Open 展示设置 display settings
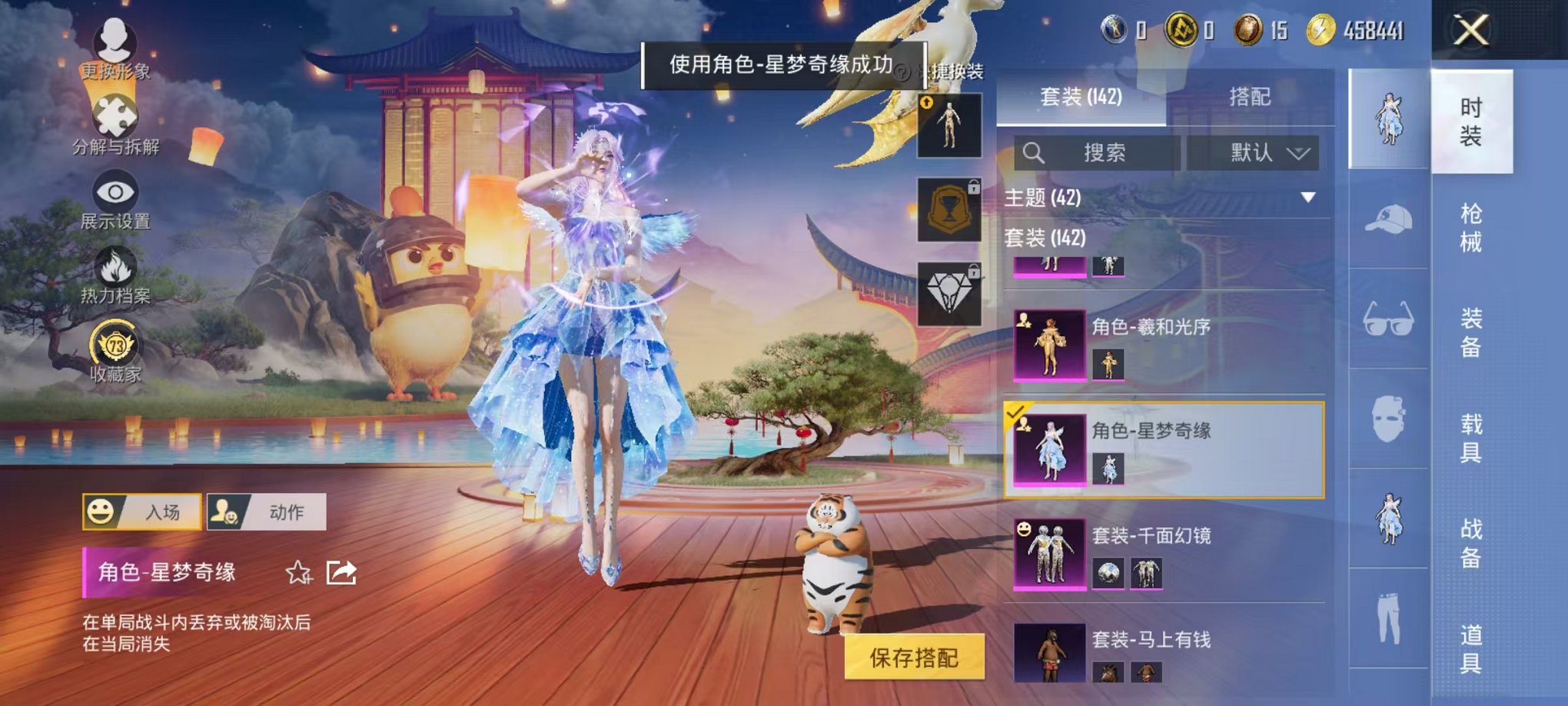The width and height of the screenshot is (1568, 706). [x=114, y=192]
